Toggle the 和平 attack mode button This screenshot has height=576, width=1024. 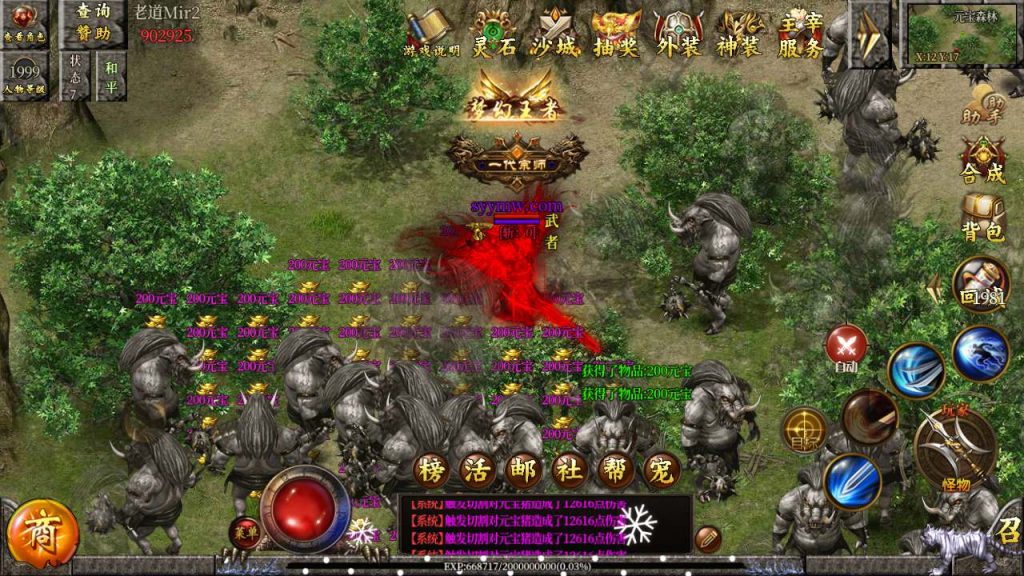pos(110,74)
